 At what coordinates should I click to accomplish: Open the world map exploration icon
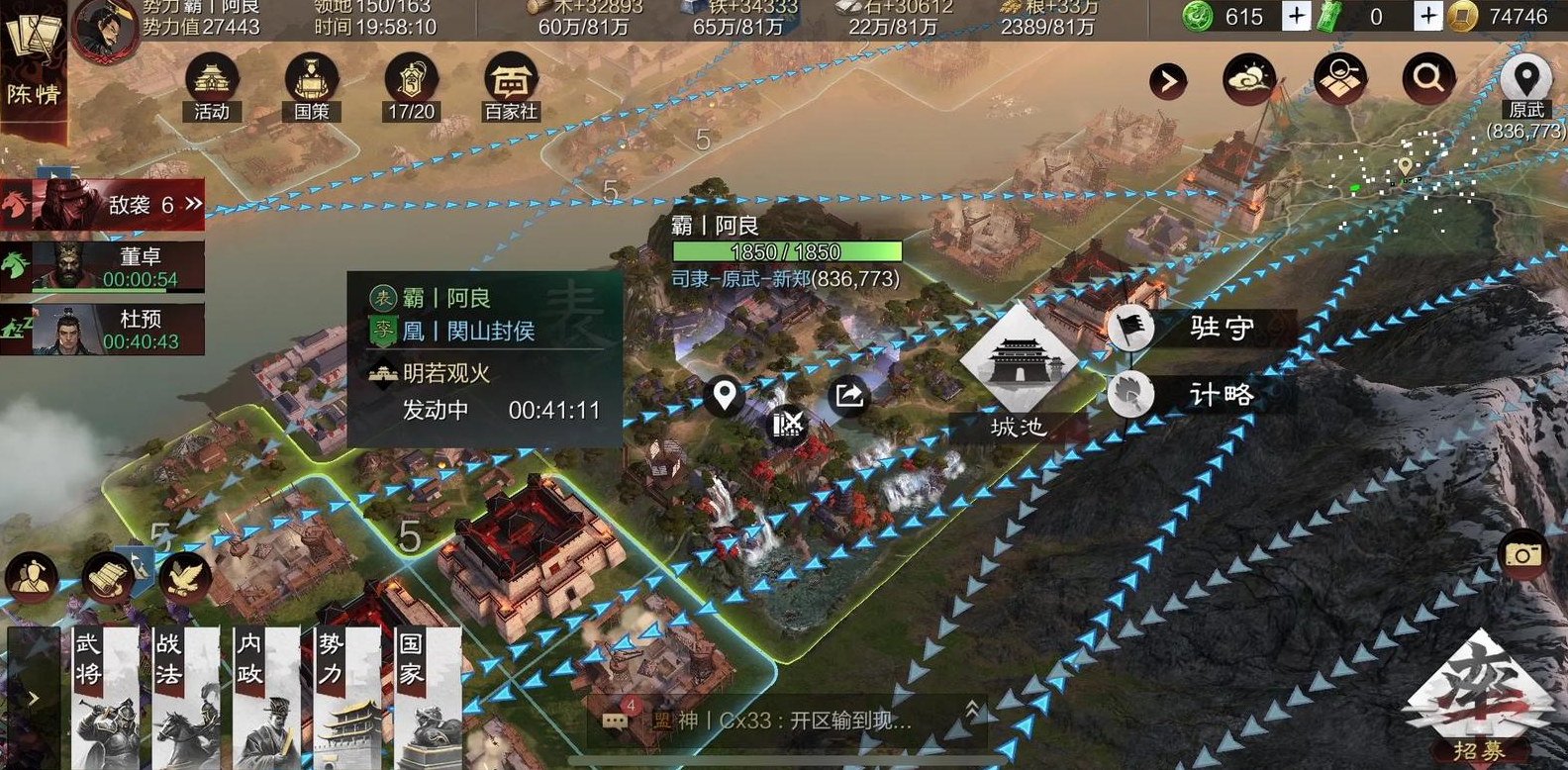[x=1338, y=78]
